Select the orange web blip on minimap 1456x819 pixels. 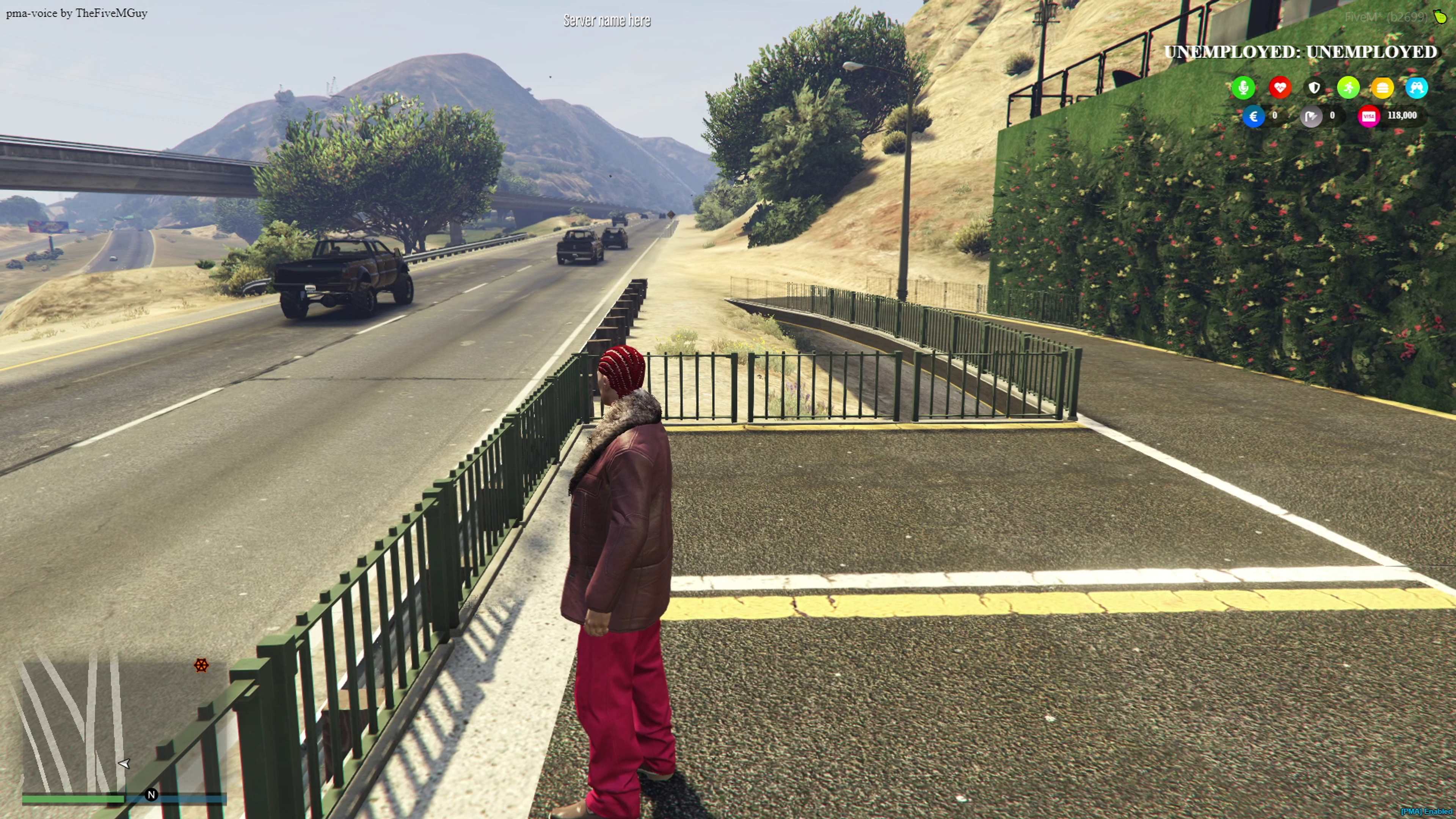click(x=201, y=665)
